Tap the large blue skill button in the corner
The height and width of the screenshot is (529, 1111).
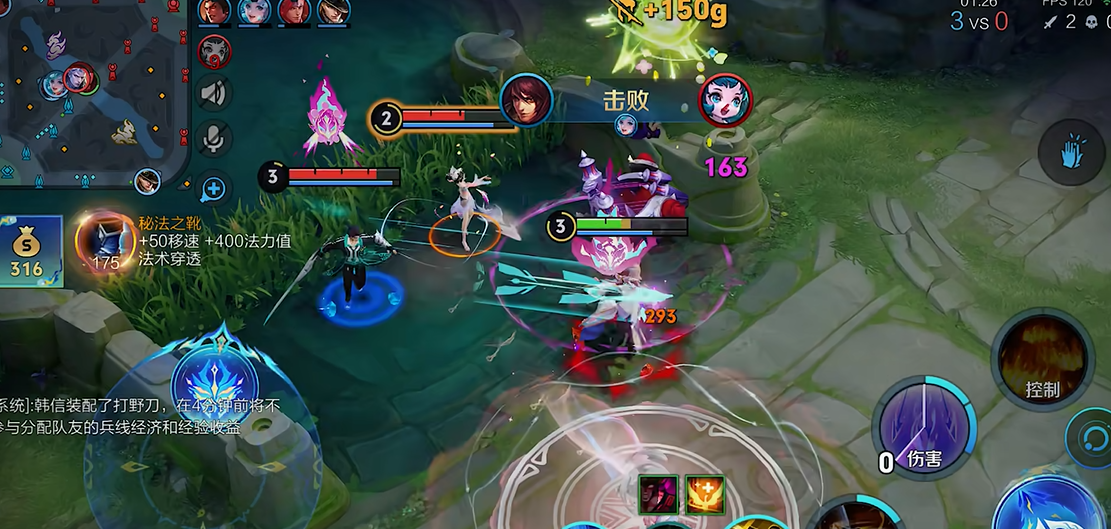click(x=1050, y=505)
